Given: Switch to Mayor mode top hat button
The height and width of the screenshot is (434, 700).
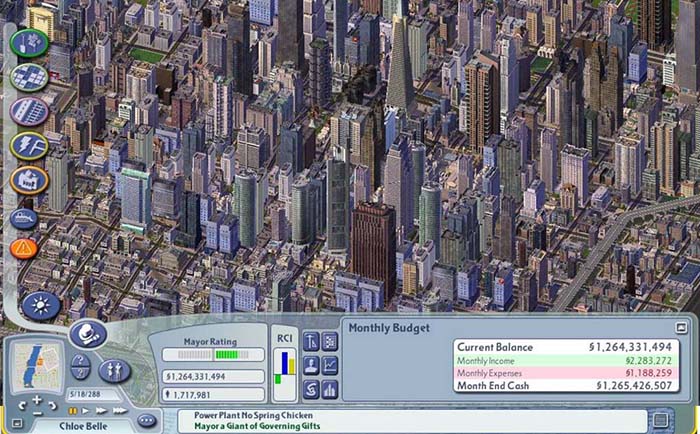Looking at the screenshot, I should pos(87,336).
